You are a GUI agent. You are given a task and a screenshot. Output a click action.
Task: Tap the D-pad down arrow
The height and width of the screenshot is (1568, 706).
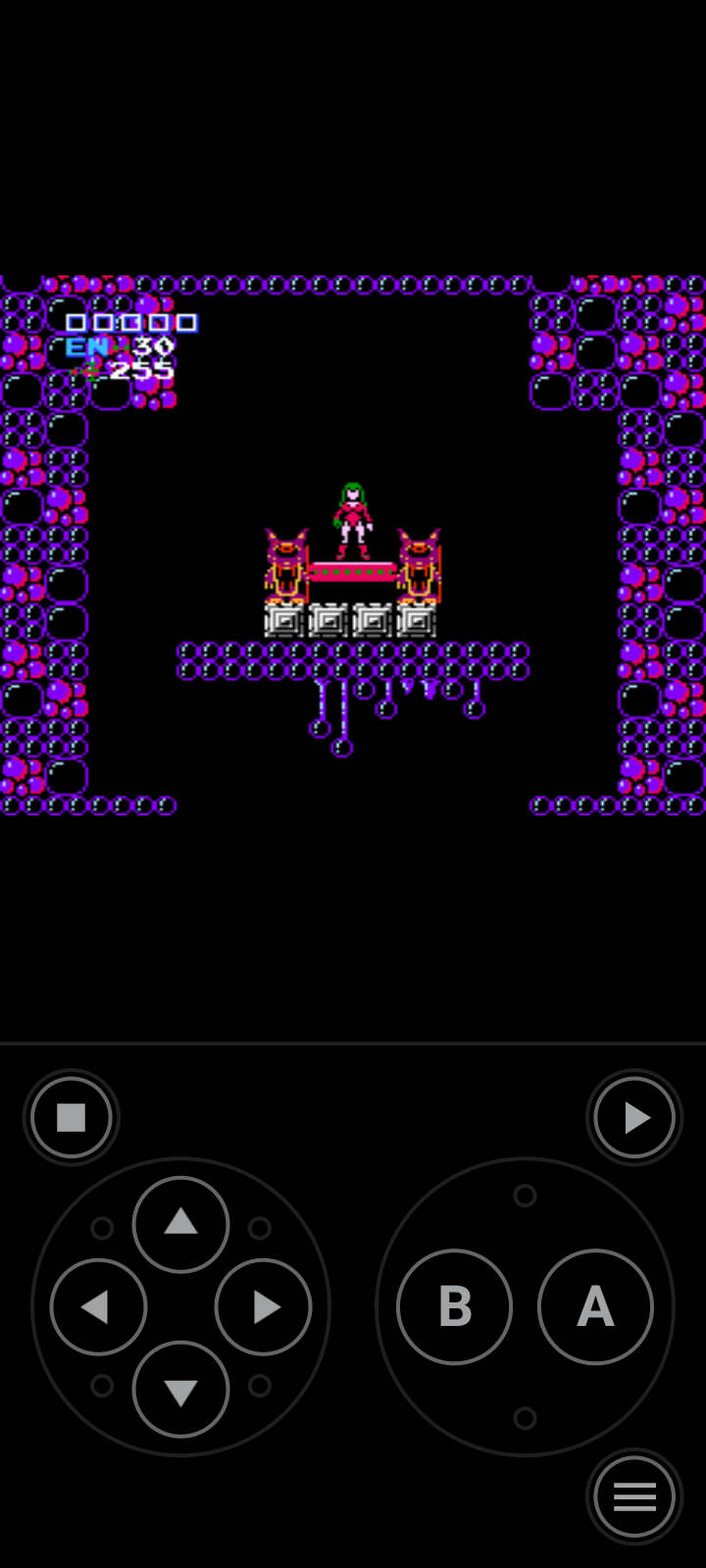click(180, 1390)
